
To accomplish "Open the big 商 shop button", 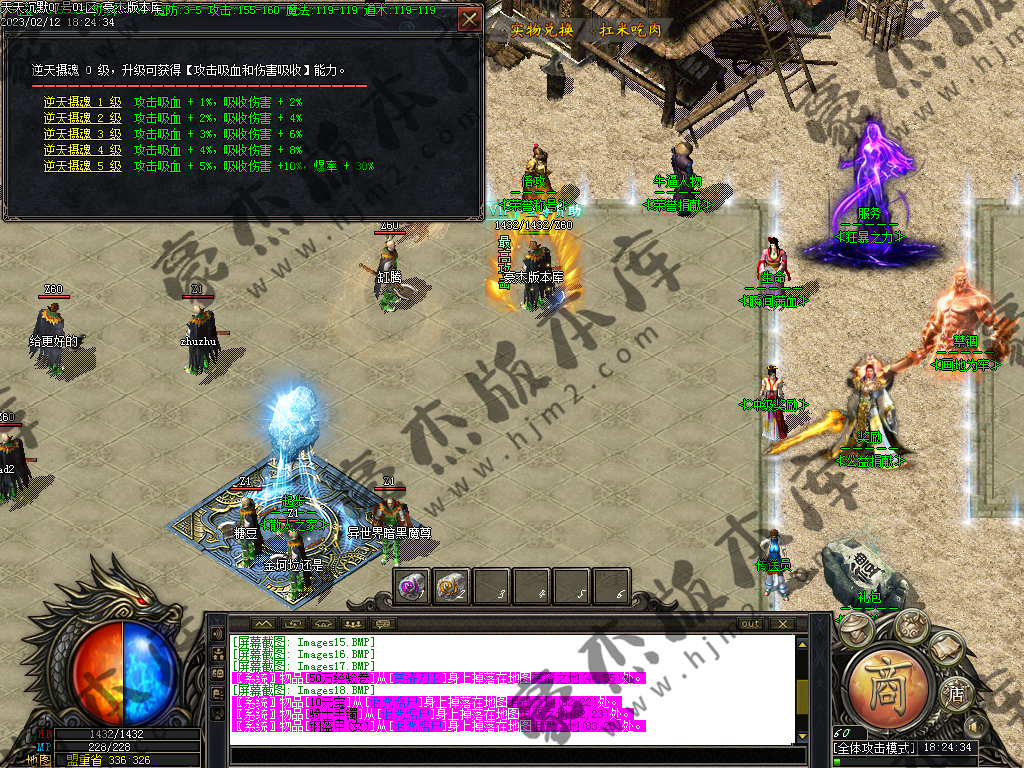I will (x=889, y=690).
